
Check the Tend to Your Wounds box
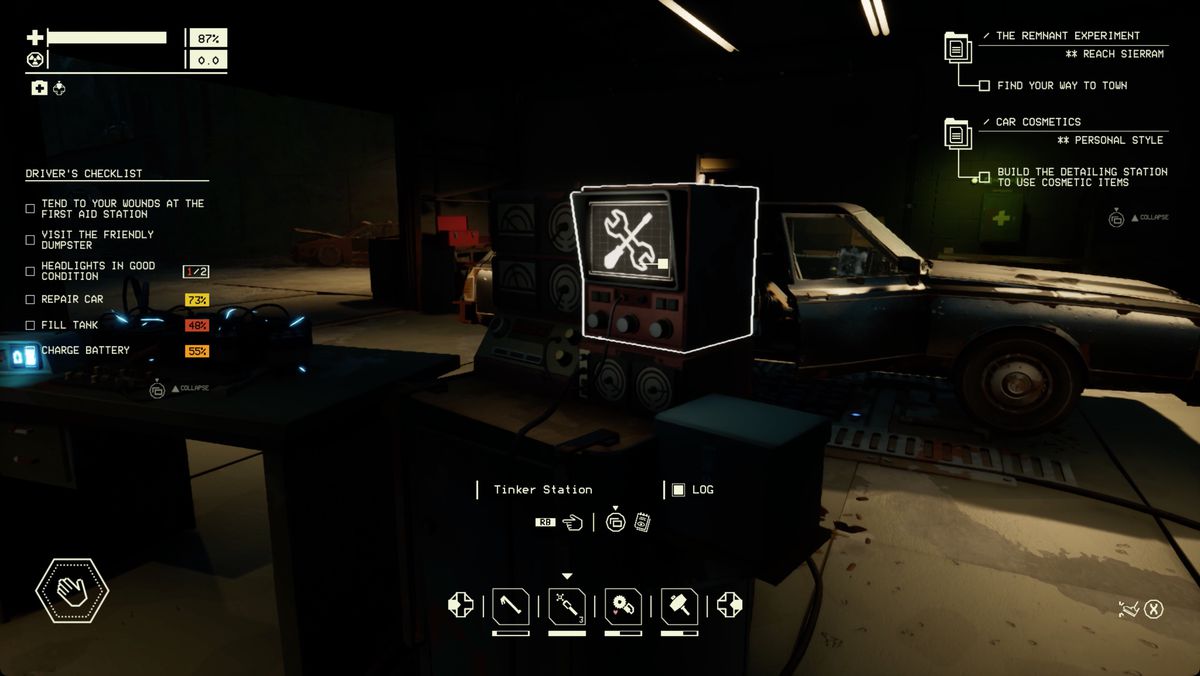[30, 209]
